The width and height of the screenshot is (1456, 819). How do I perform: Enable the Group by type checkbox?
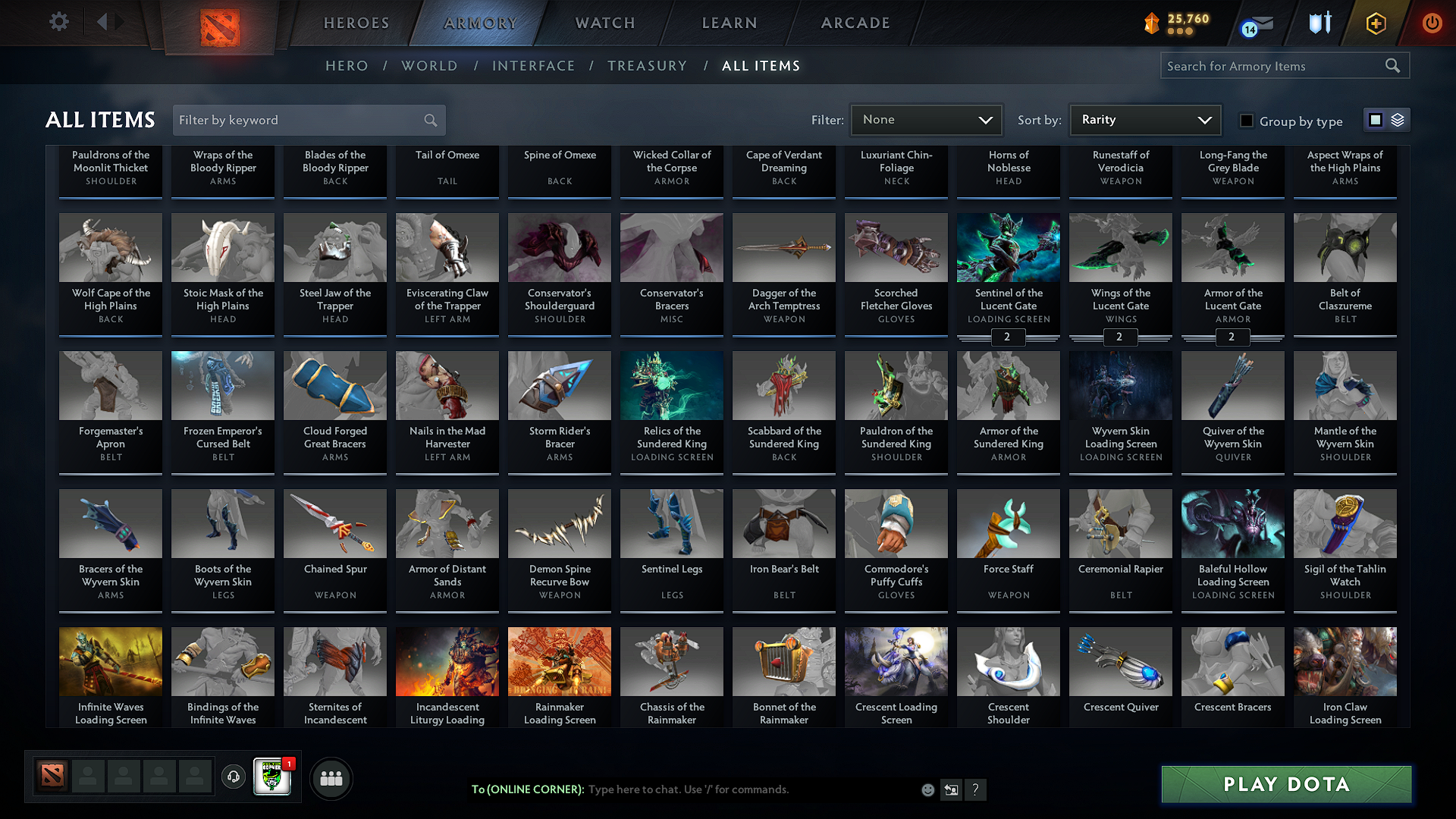1246,121
